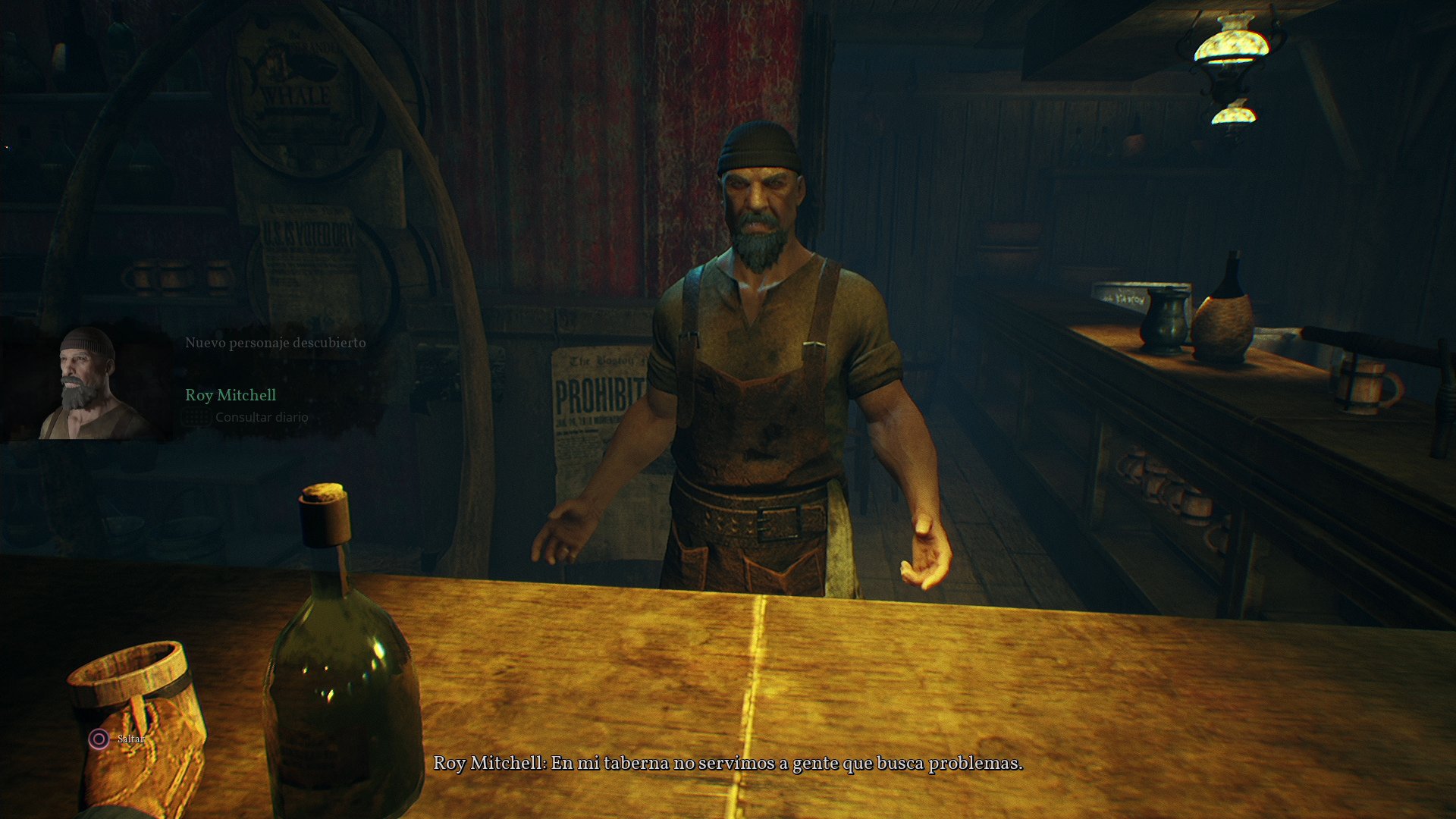Click the wicker-wrapped jug on the back shelf
Image resolution: width=1456 pixels, height=819 pixels.
point(1228,318)
